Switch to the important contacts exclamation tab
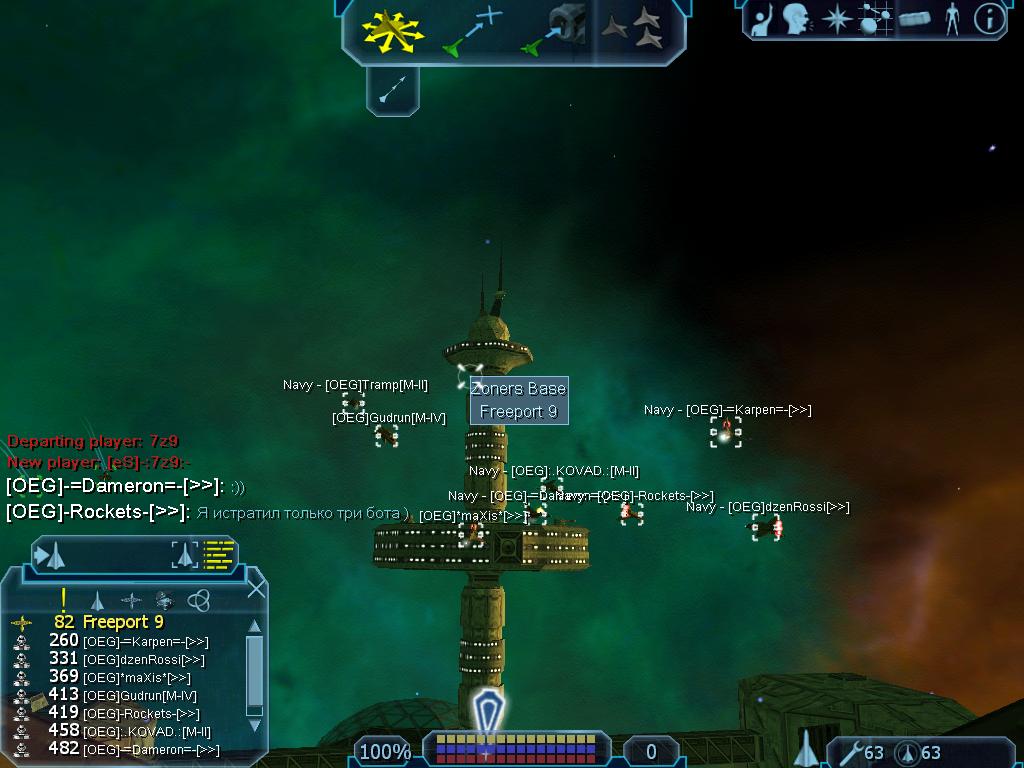Viewport: 1024px width, 768px height. pyautogui.click(x=63, y=599)
